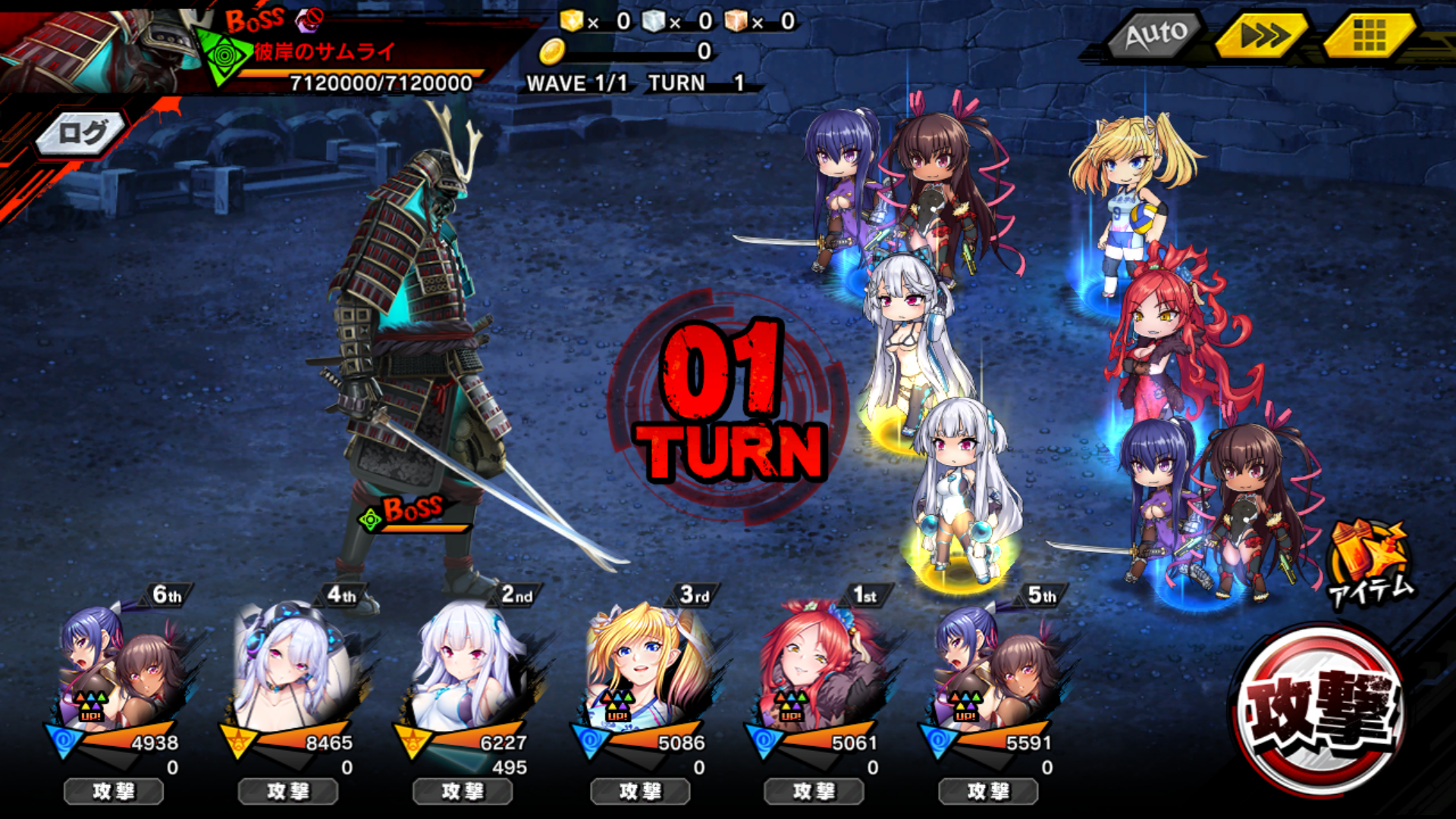Open the yellow grid menu button
1456x819 pixels.
[1369, 35]
